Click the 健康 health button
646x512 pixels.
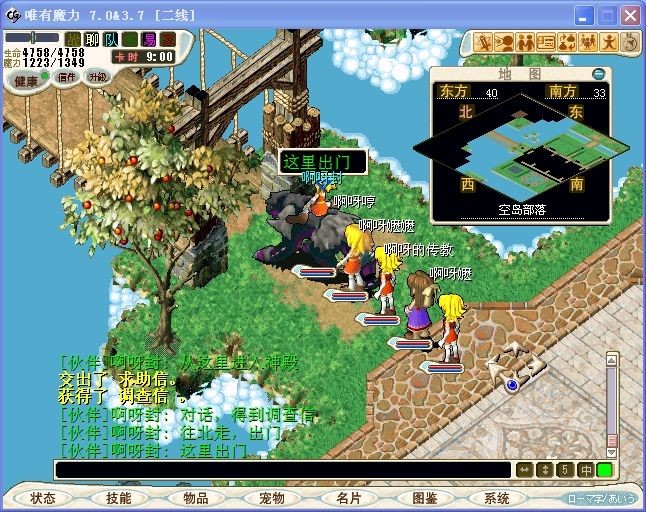point(27,80)
